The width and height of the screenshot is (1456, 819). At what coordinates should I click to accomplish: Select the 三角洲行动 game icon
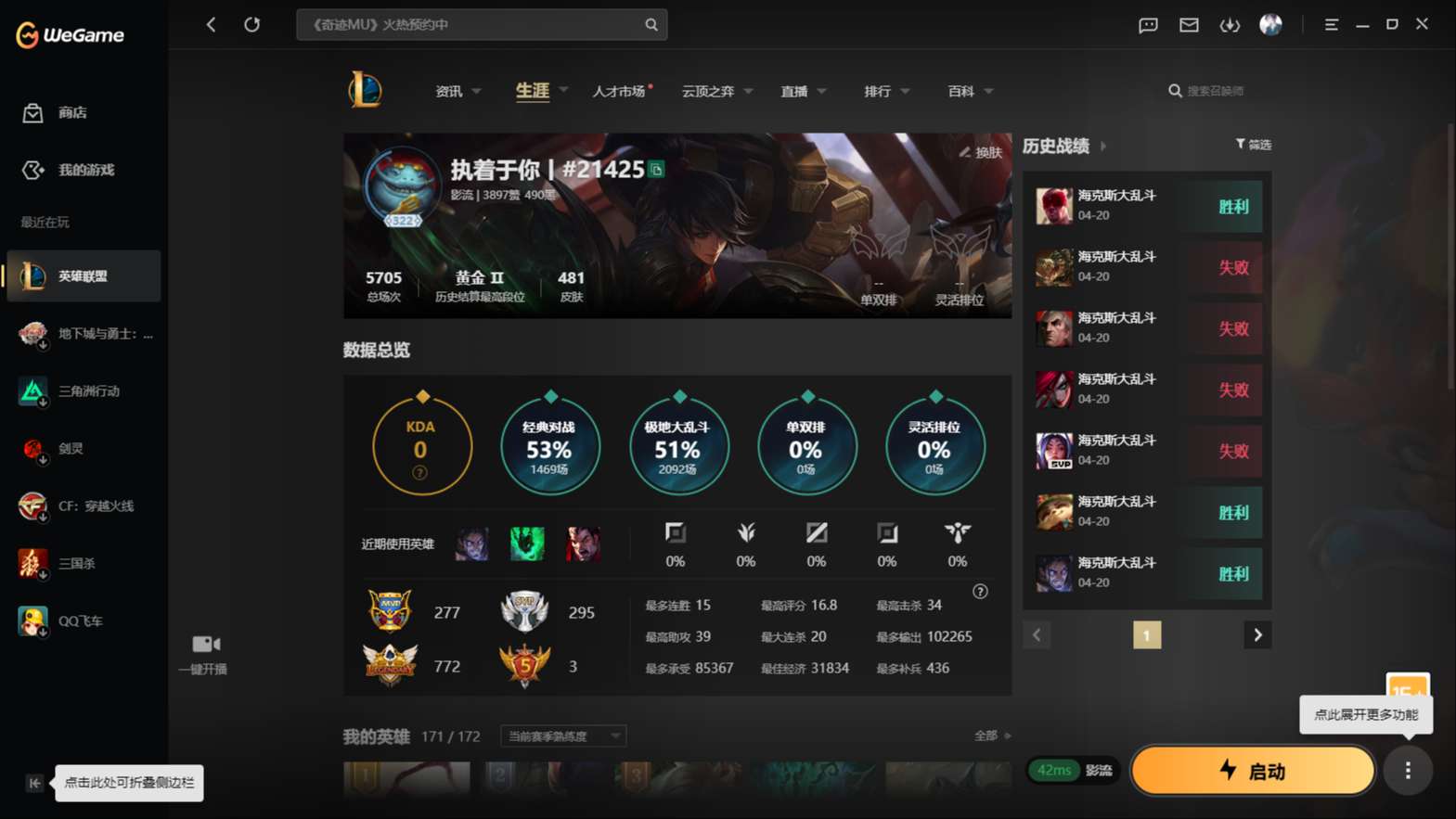pyautogui.click(x=32, y=391)
